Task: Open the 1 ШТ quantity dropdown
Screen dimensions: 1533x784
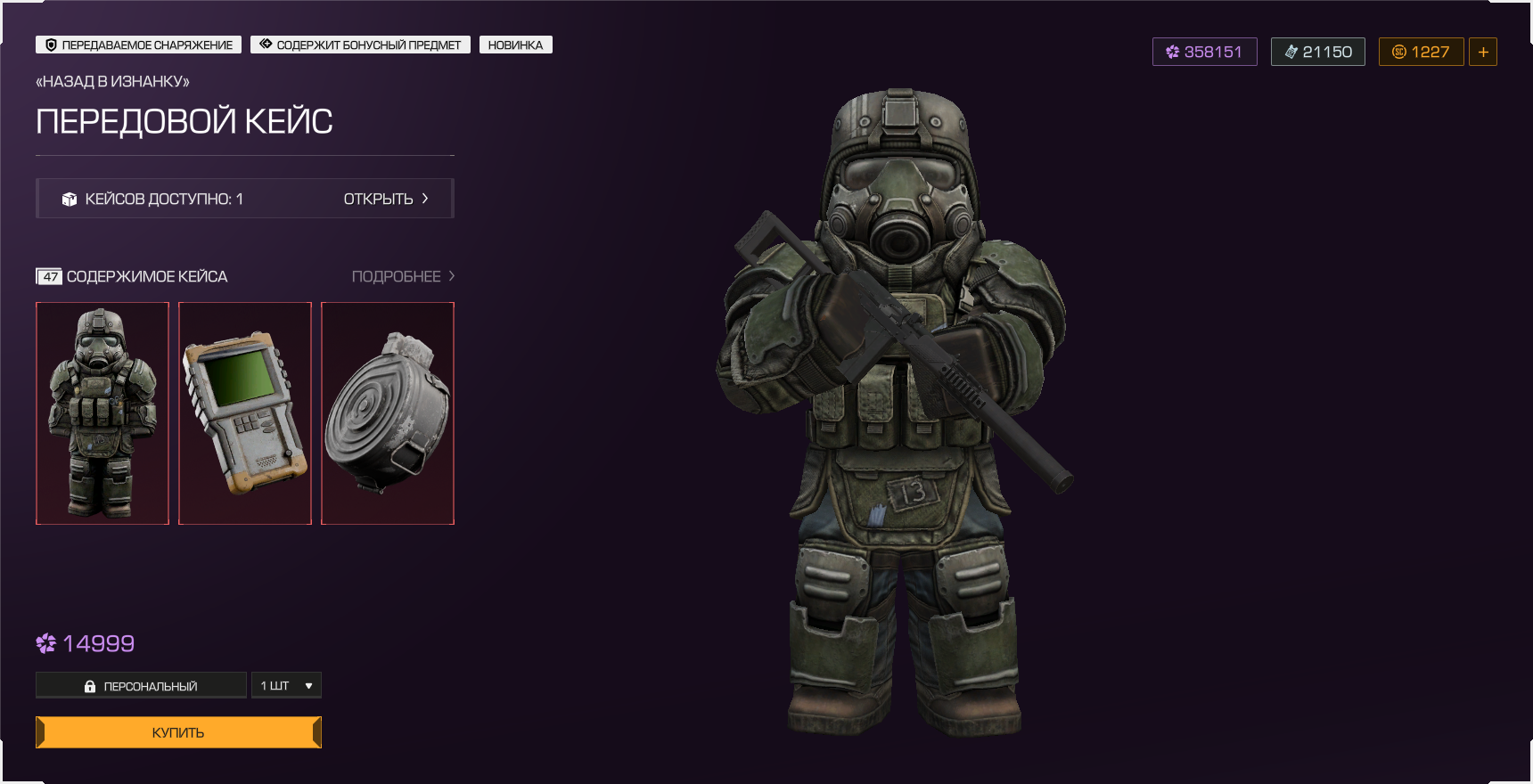Action: click(x=286, y=685)
